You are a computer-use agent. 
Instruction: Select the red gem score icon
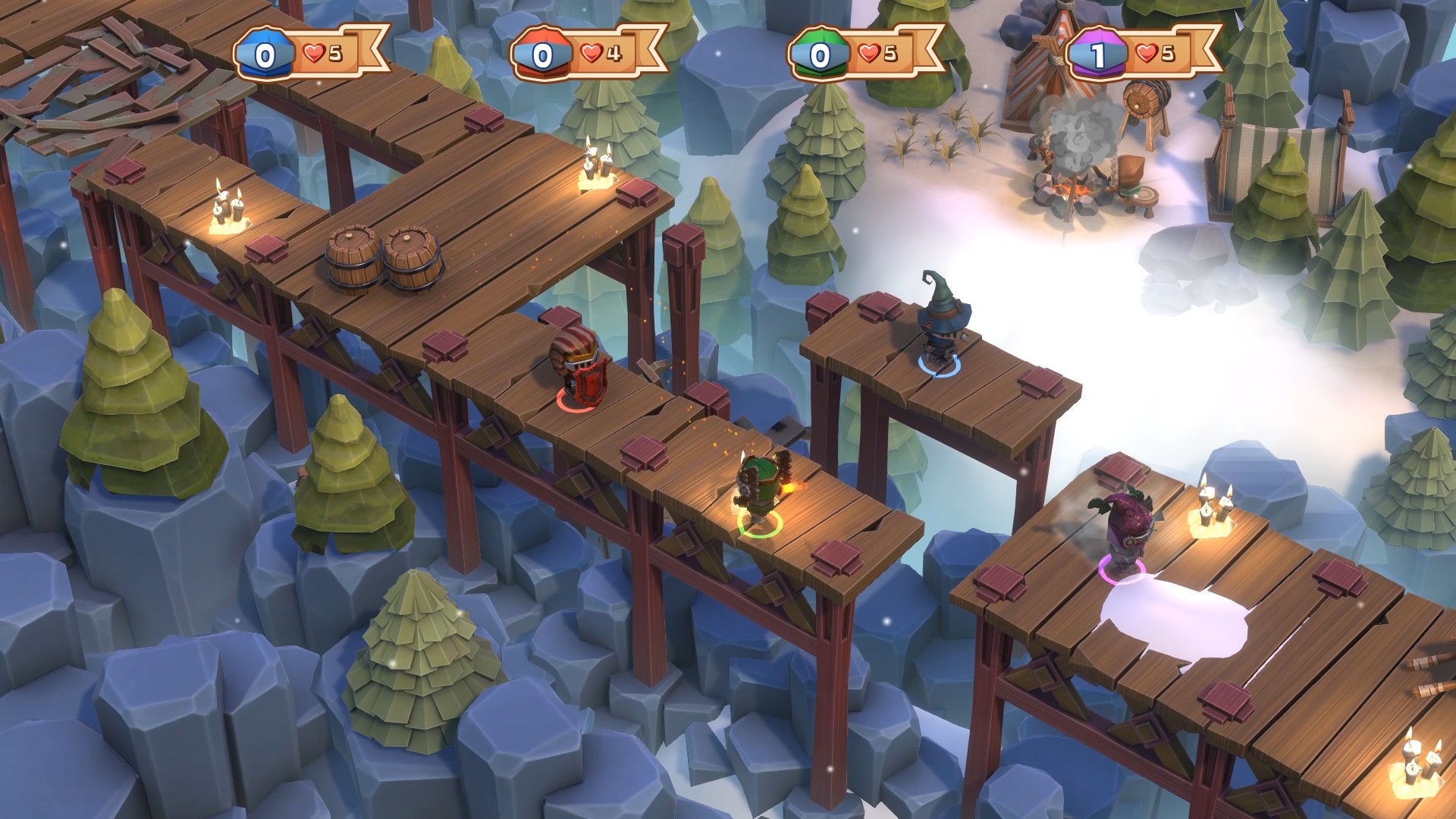[x=541, y=53]
